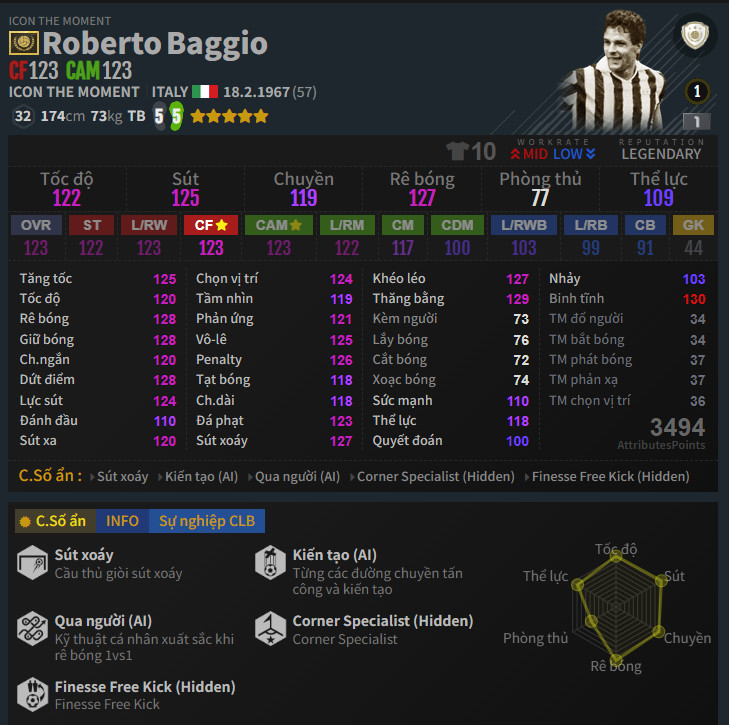The height and width of the screenshot is (725, 729).
Task: Open the Corner Specialist (Hidden) trait icon
Action: tap(270, 629)
